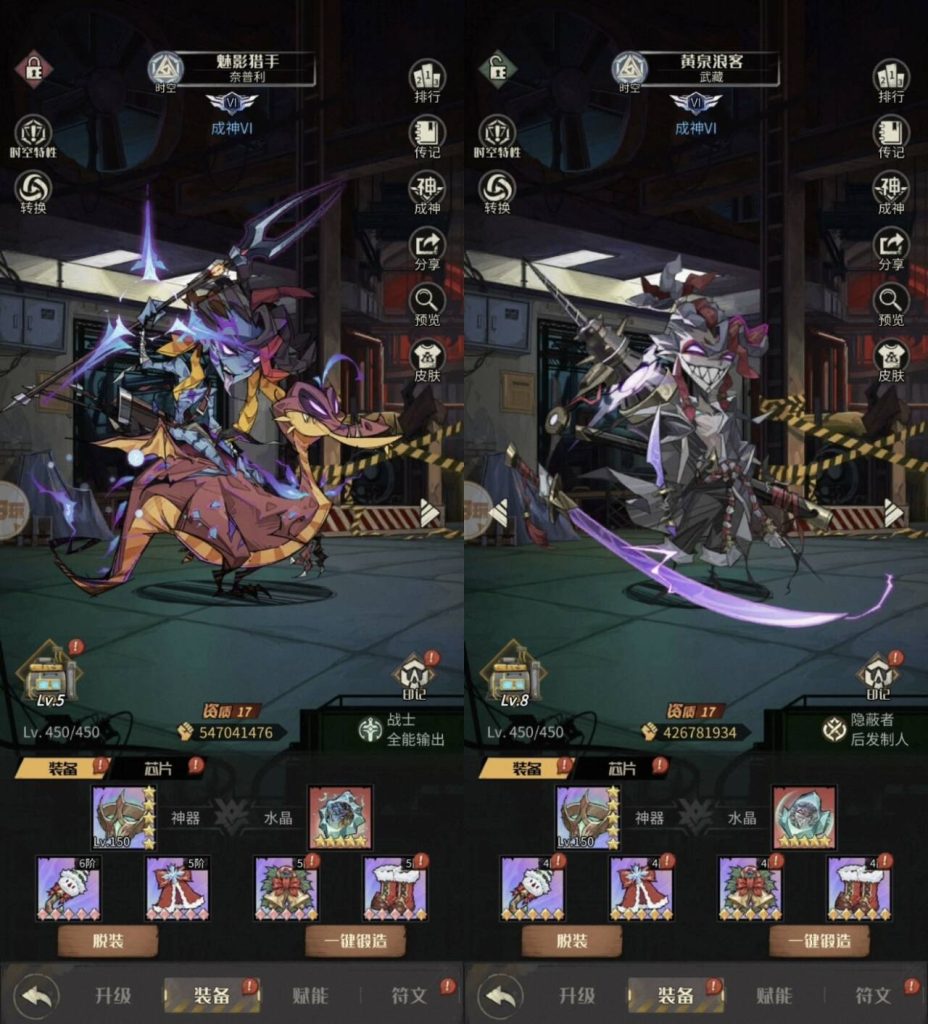Open the Lv.5 machine chest icon
Image resolution: width=928 pixels, height=1024 pixels.
click(51, 673)
